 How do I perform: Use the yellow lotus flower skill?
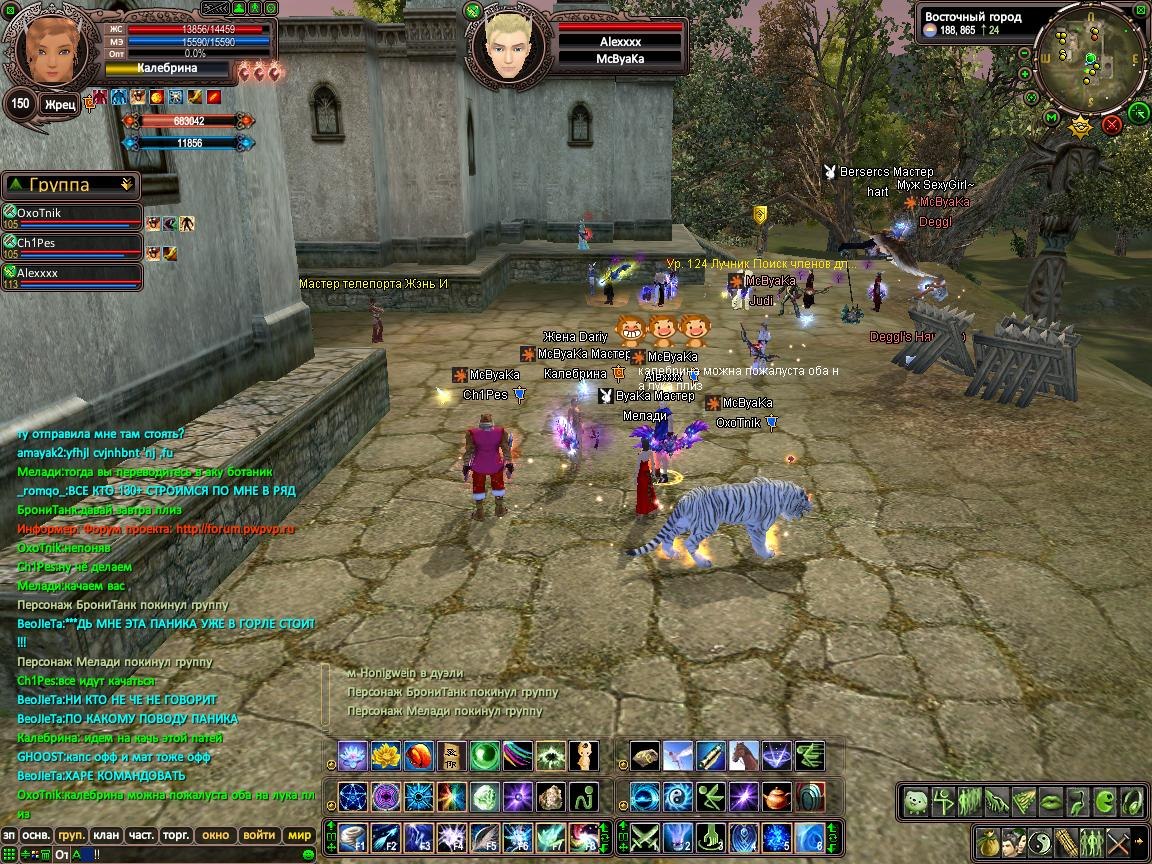385,756
